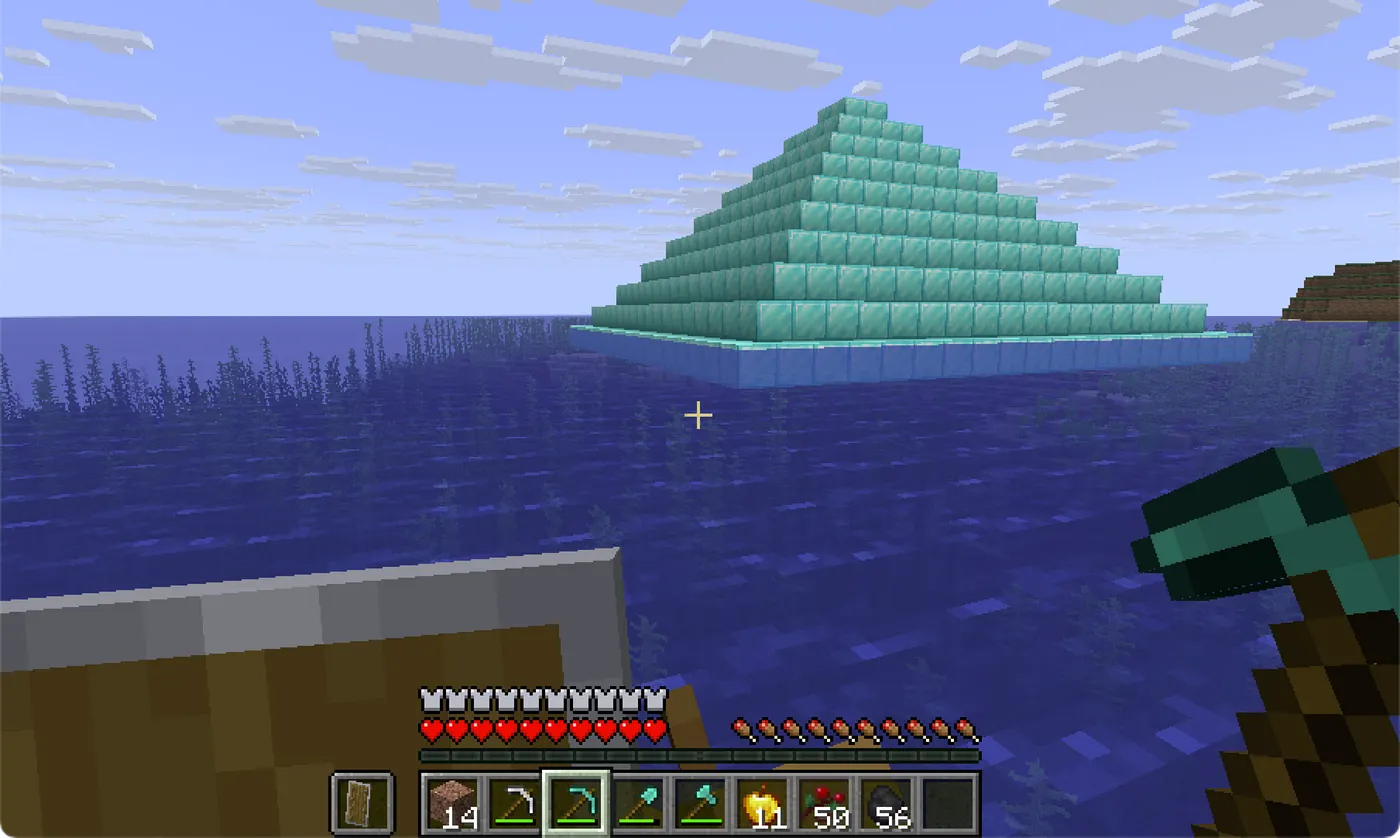Select the coal stack hotbar slot
Viewport: 1400px width, 838px height.
coord(886,802)
